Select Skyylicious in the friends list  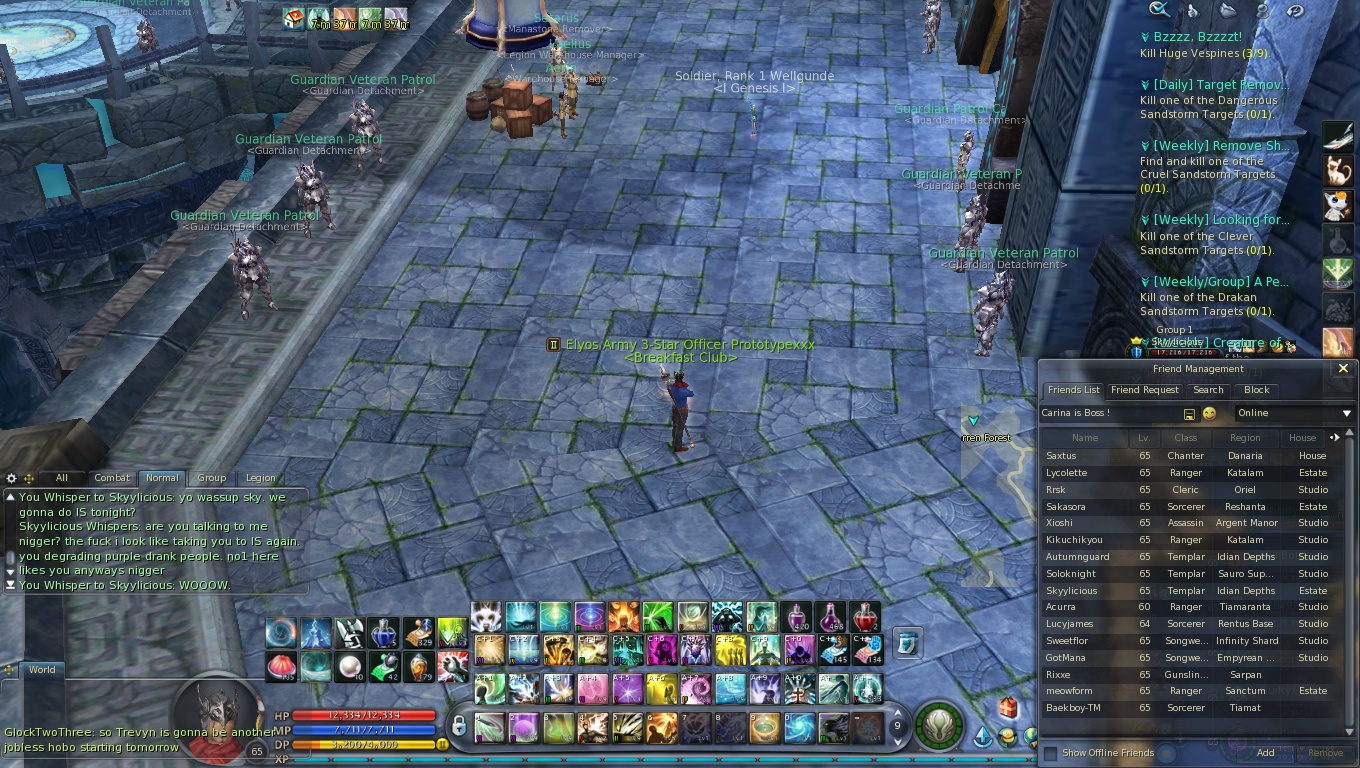coord(1072,591)
